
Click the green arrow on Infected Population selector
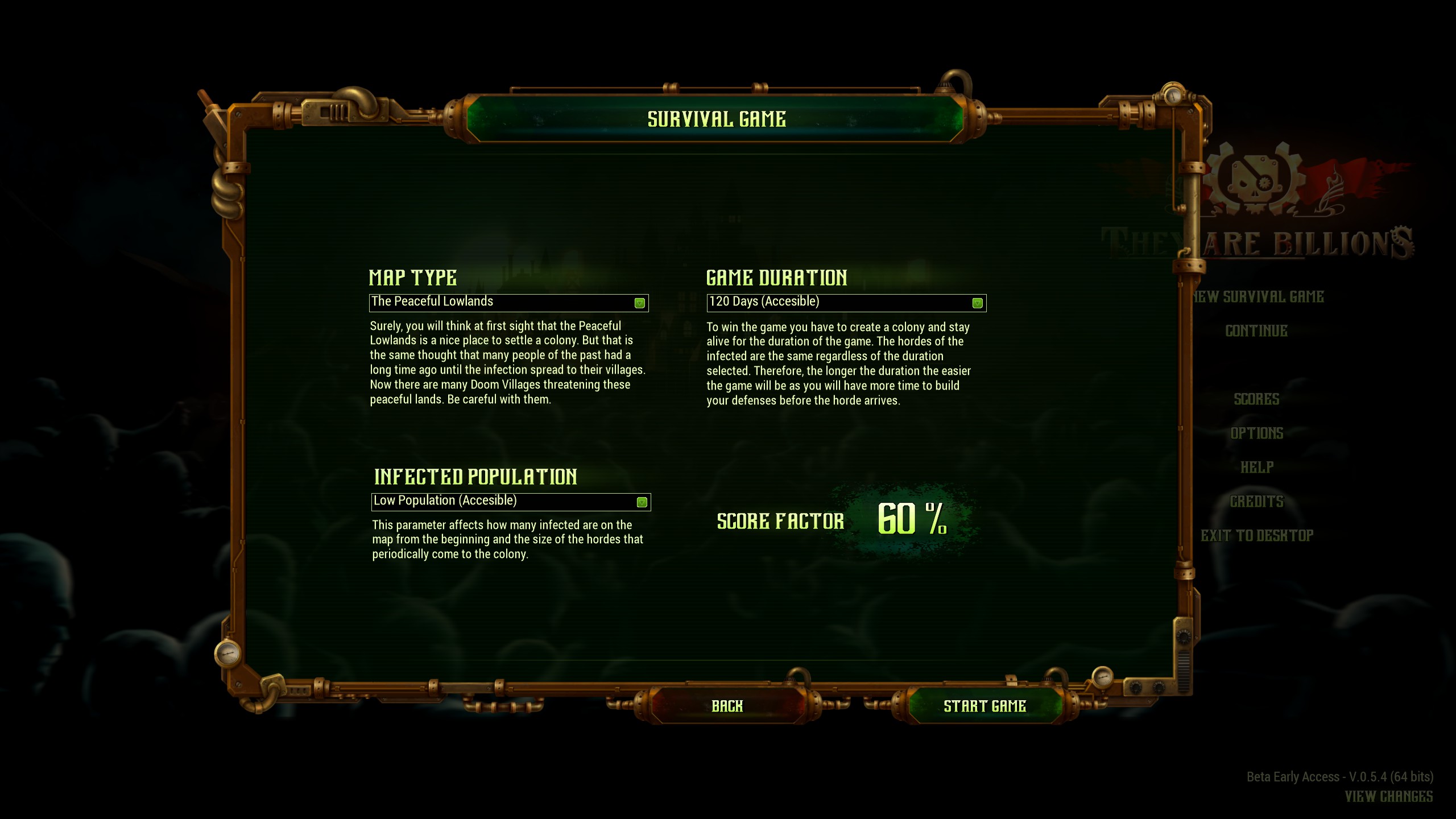pyautogui.click(x=643, y=502)
